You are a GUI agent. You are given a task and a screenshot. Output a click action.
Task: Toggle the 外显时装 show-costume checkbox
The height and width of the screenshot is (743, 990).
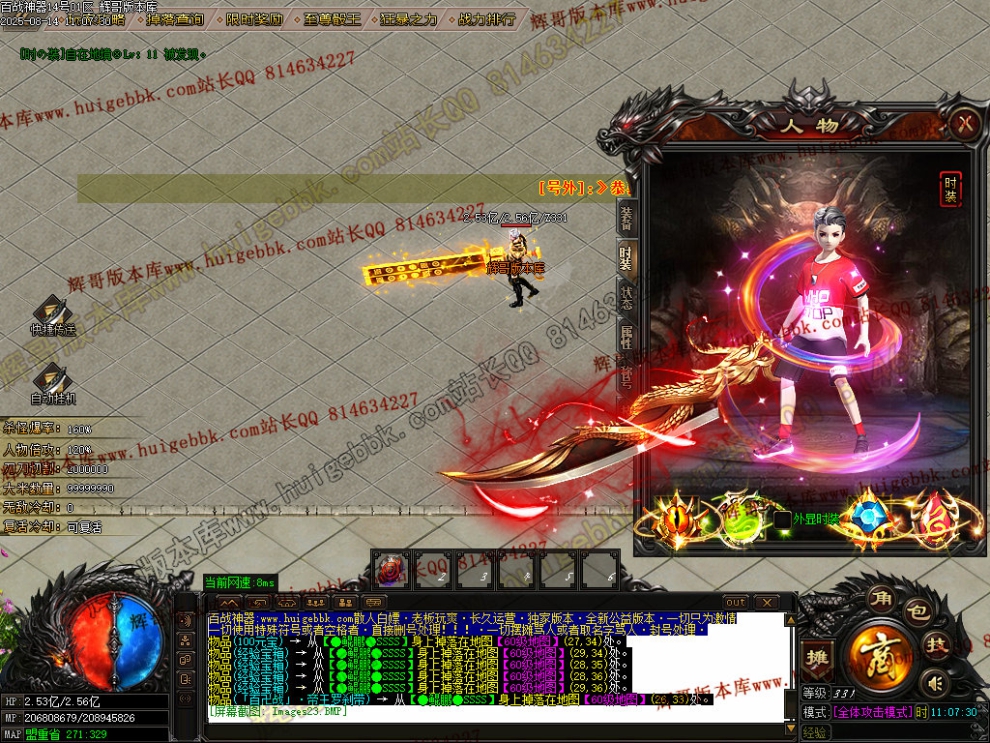tap(782, 520)
